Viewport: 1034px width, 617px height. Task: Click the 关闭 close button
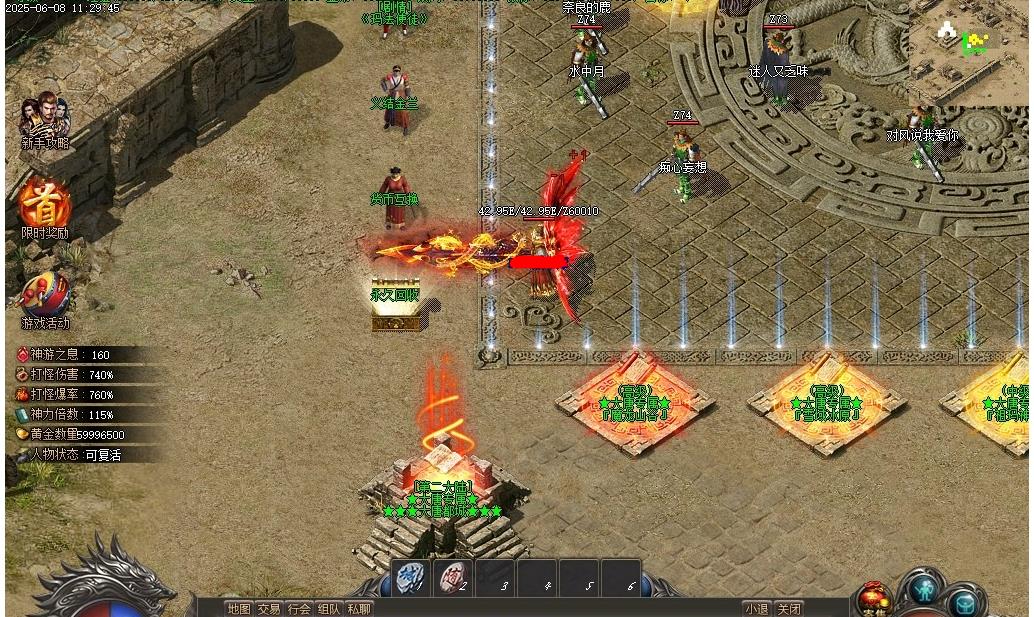[789, 608]
